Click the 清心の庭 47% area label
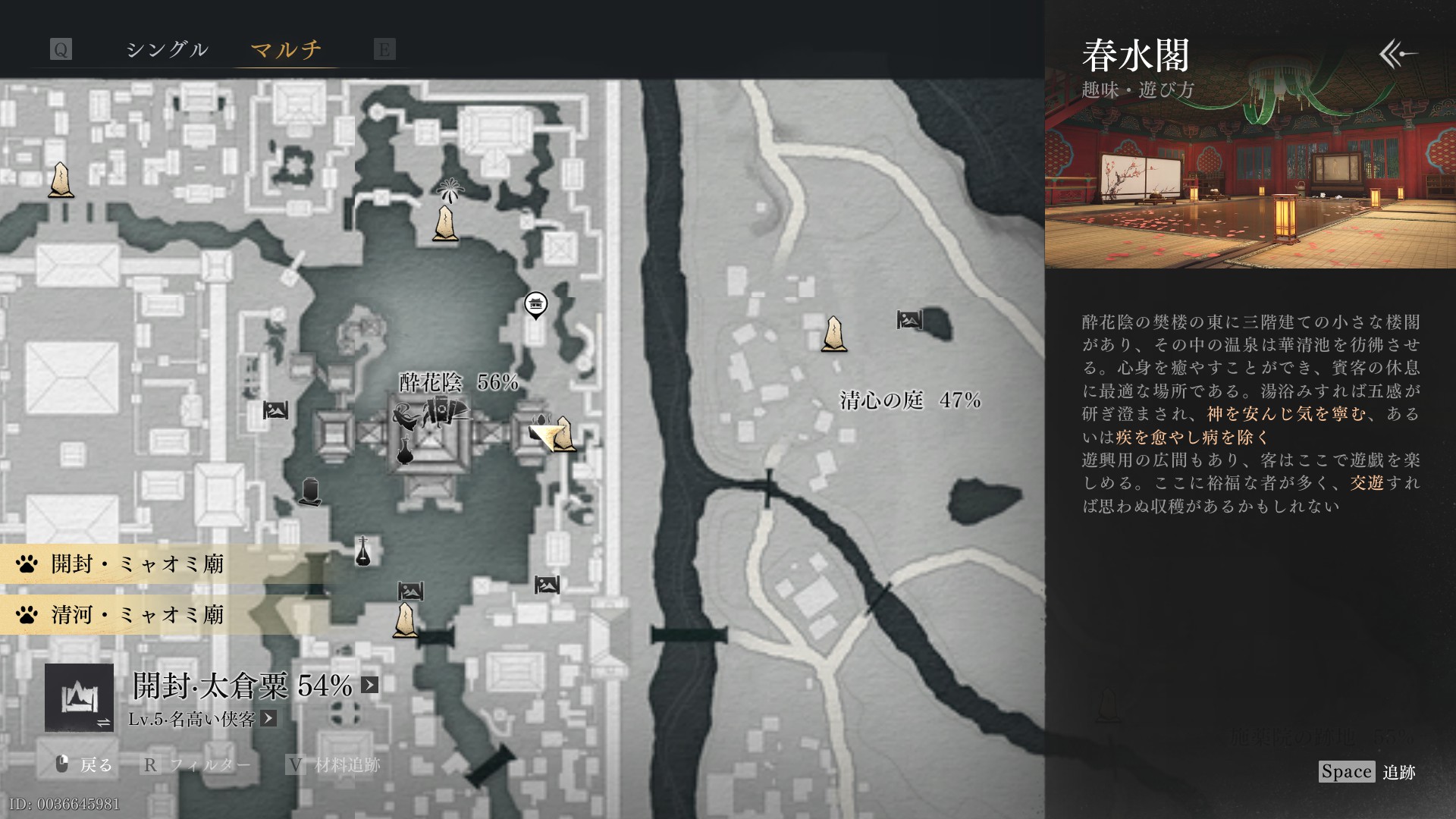Image resolution: width=1456 pixels, height=819 pixels. pyautogui.click(x=910, y=400)
